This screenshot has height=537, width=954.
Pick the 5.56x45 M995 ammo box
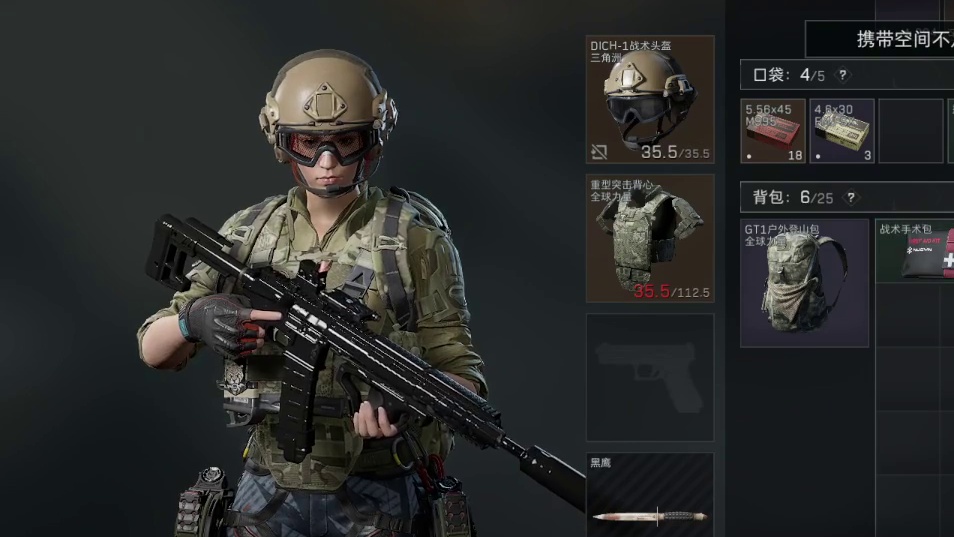point(774,131)
